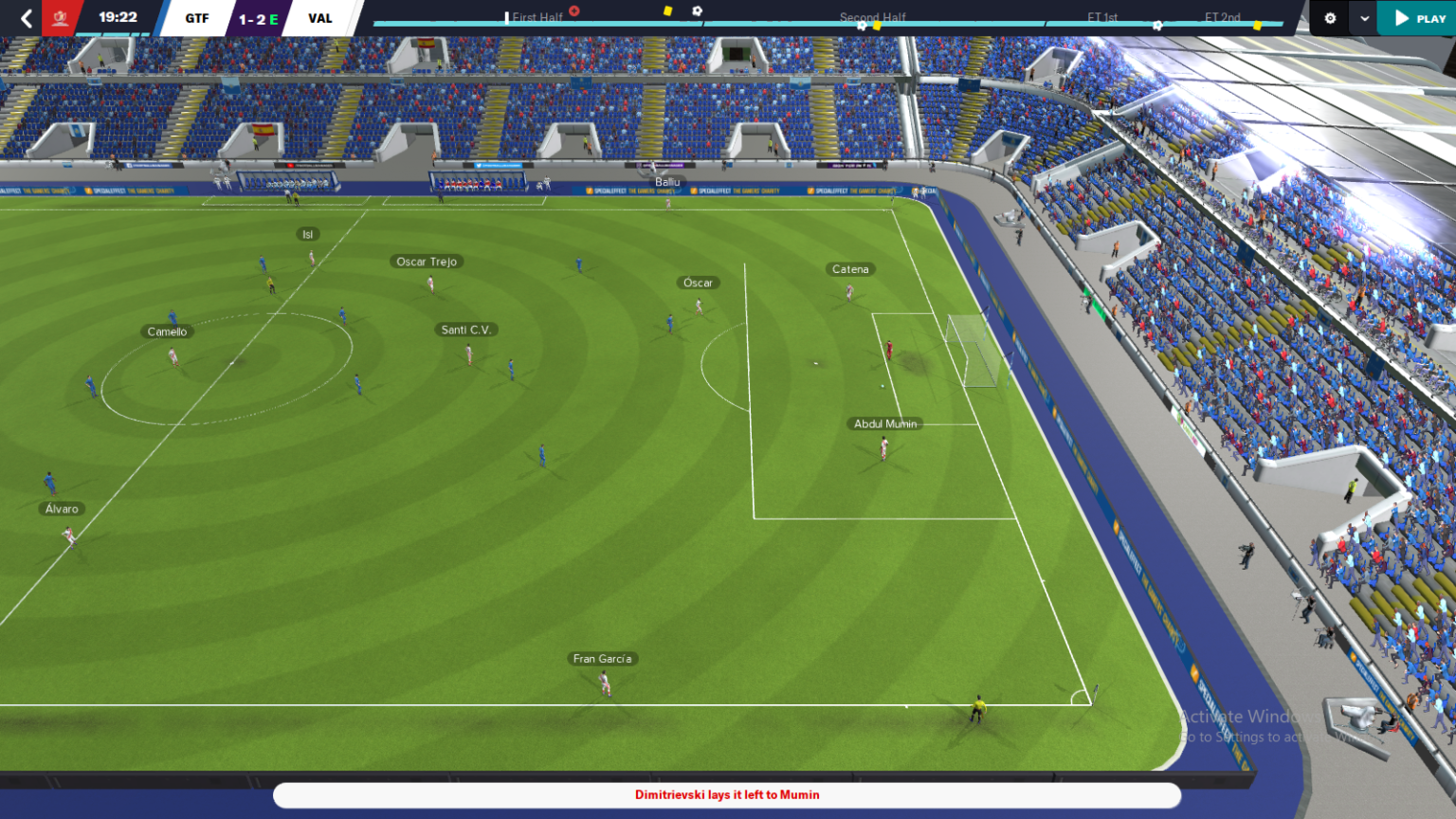Click Oscar Trejo's player label
Viewport: 1456px width, 819px height.
click(425, 261)
